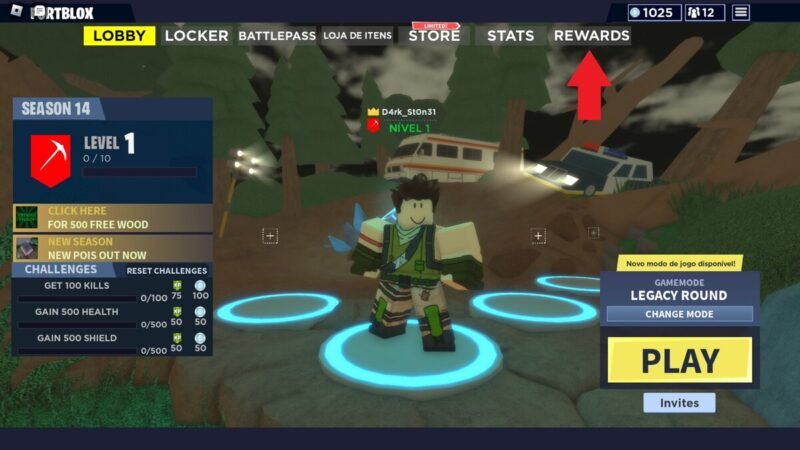Image resolution: width=800 pixels, height=450 pixels.
Task: Click the Change Mode button
Action: 679,314
